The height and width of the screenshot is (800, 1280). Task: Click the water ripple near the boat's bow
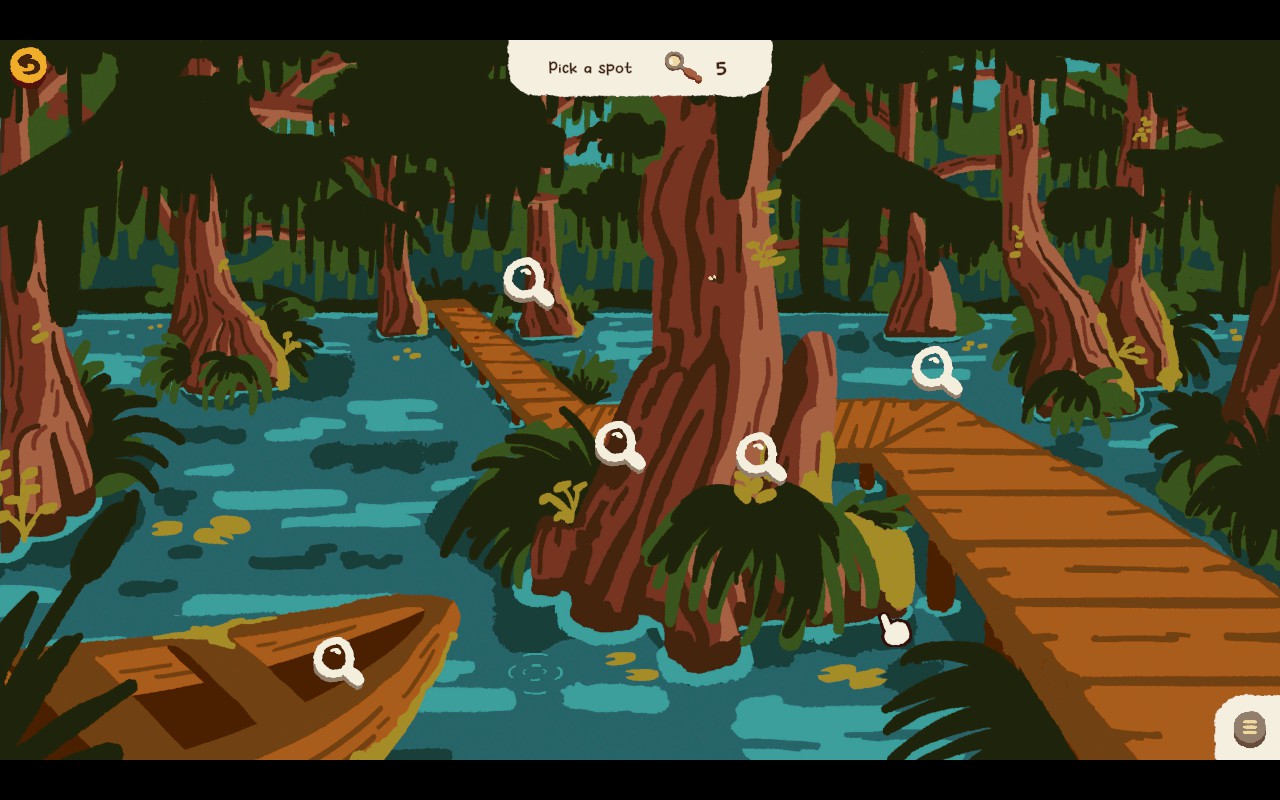coord(537,672)
